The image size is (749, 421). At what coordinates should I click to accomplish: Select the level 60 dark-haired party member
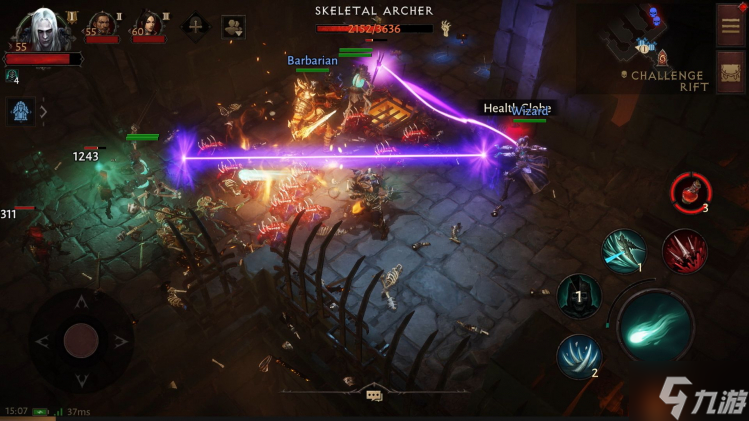(148, 25)
